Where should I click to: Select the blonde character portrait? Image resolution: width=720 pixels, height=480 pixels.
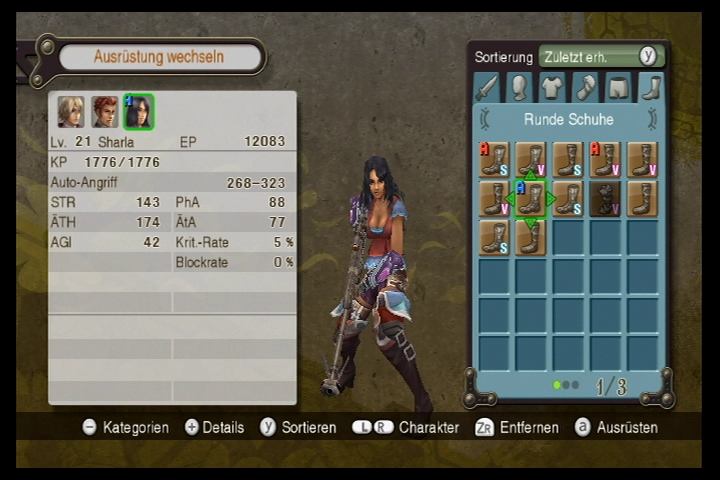click(x=70, y=112)
